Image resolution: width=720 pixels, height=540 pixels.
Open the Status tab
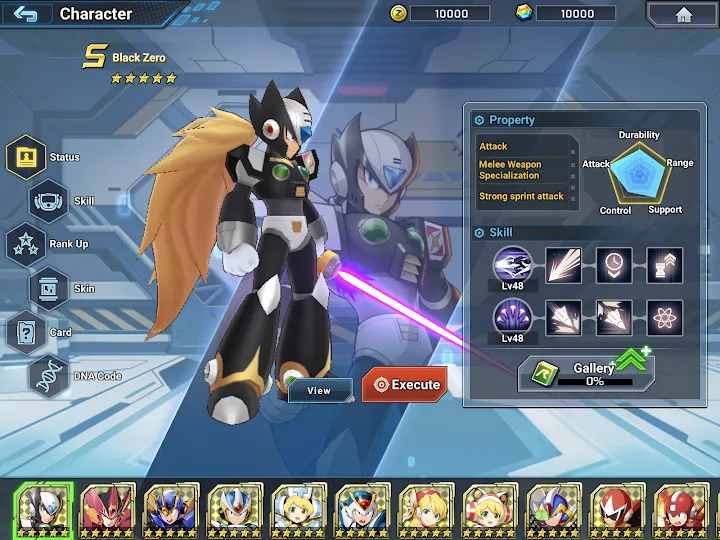27,157
